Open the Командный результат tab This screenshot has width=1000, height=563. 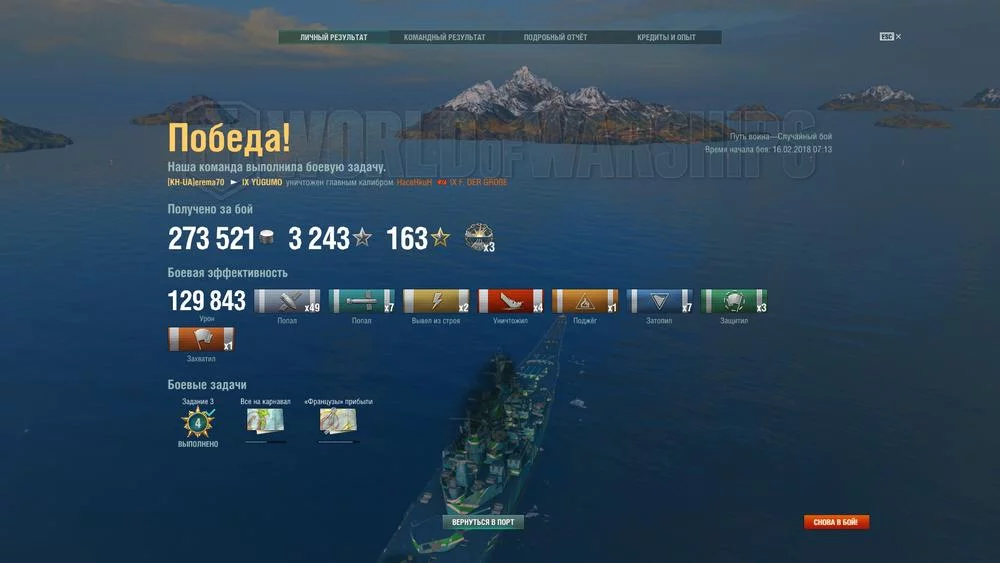tap(444, 38)
